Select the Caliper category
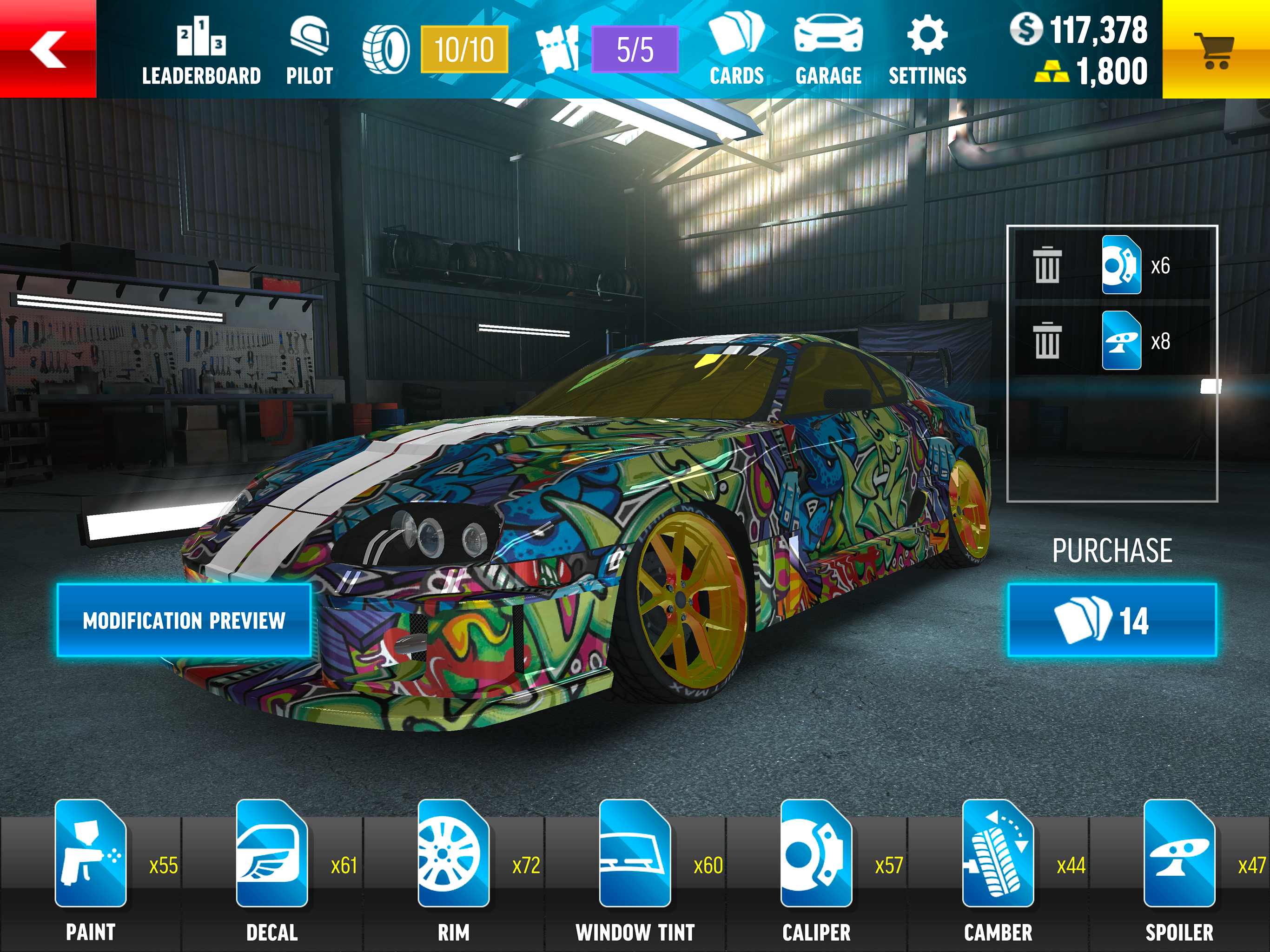Viewport: 1270px width, 952px height. point(816,867)
